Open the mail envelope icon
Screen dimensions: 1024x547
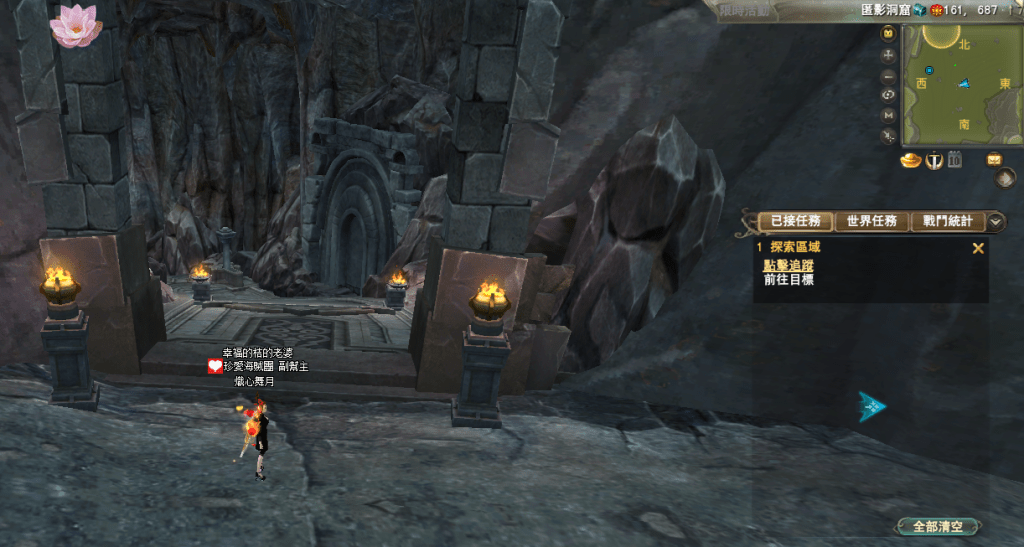coord(995,159)
